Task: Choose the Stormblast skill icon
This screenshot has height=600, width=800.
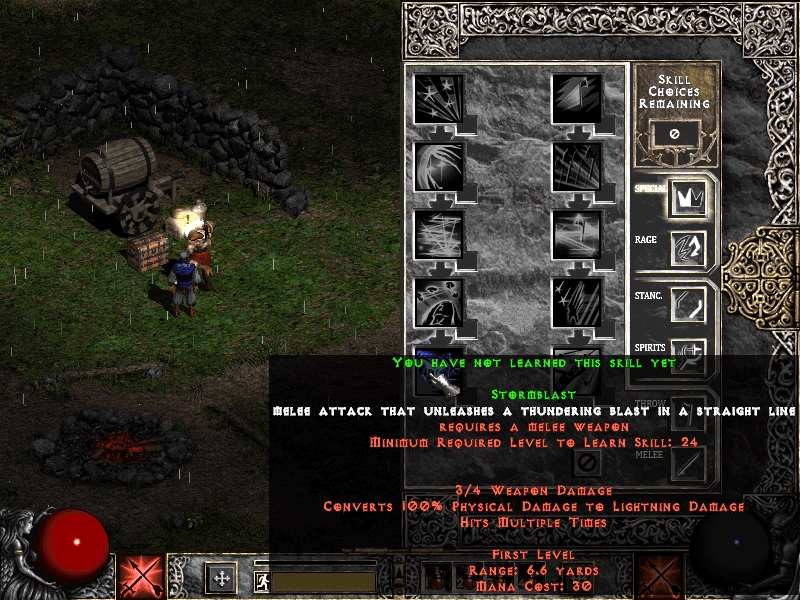Action: coord(438,369)
